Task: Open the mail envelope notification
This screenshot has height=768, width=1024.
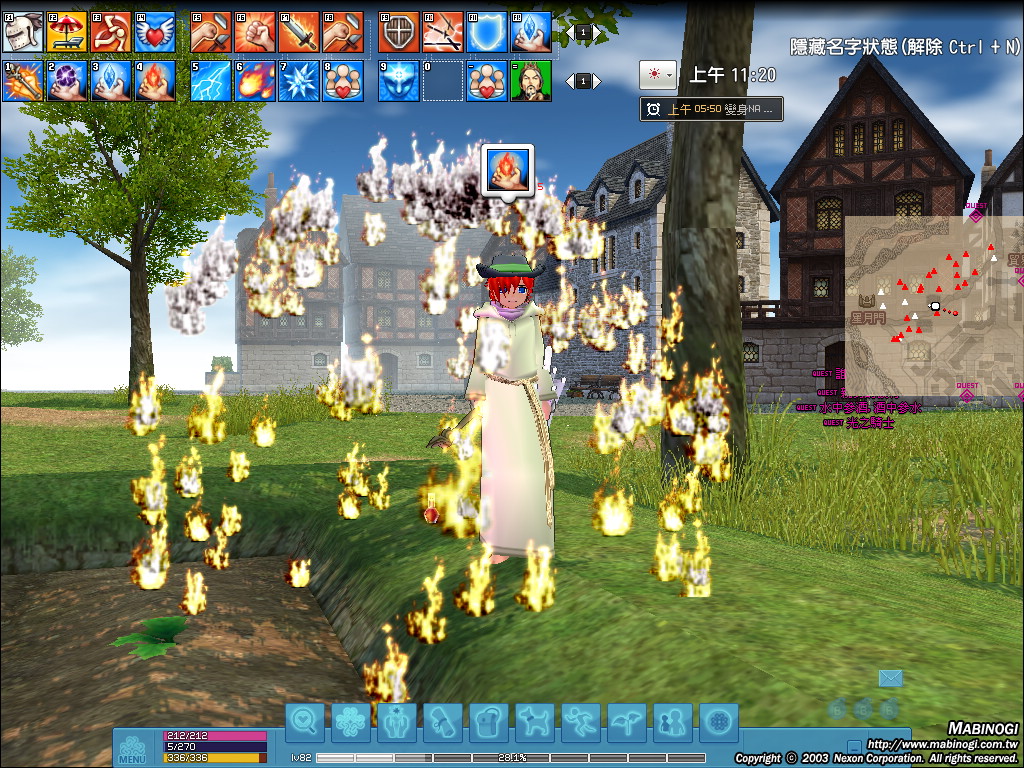Action: point(890,679)
